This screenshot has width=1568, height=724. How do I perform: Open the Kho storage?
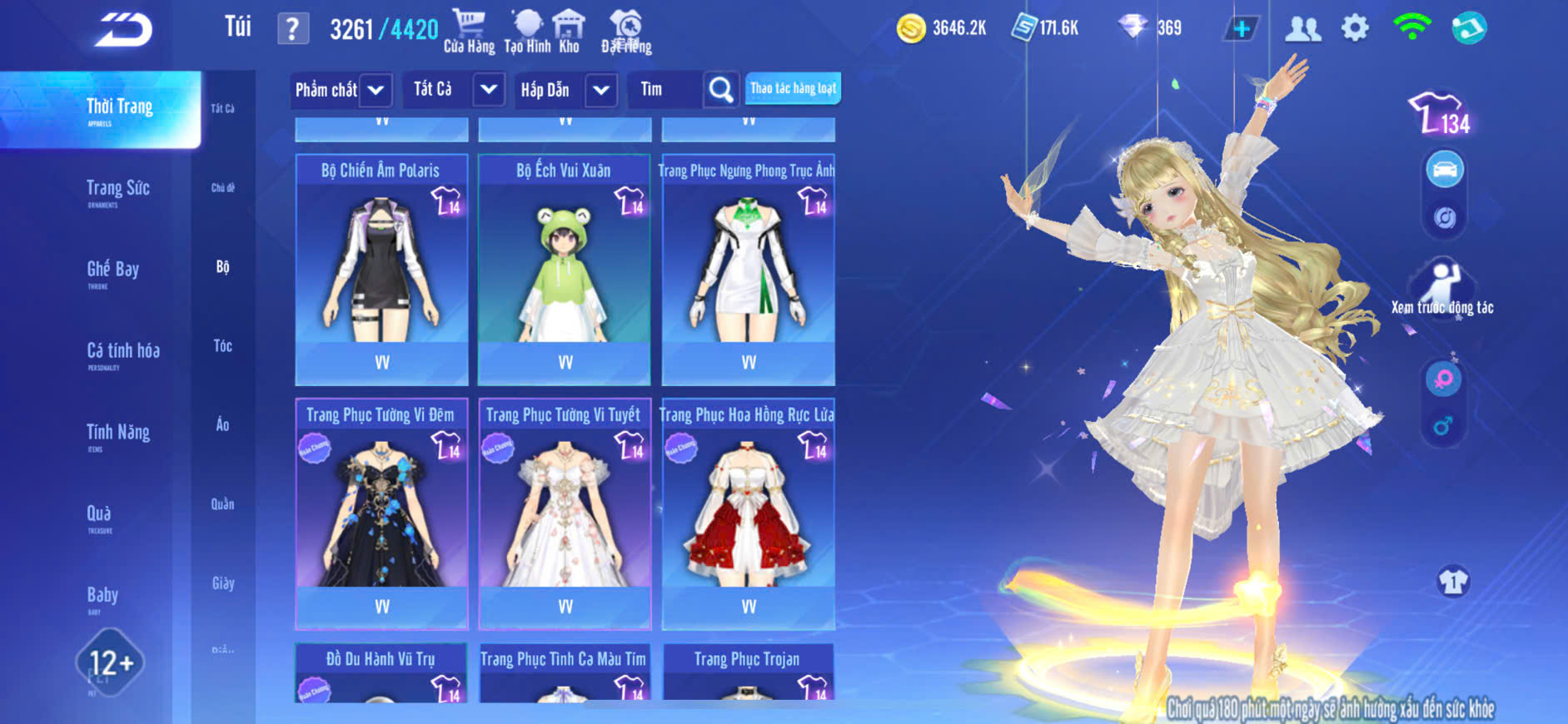pyautogui.click(x=569, y=31)
